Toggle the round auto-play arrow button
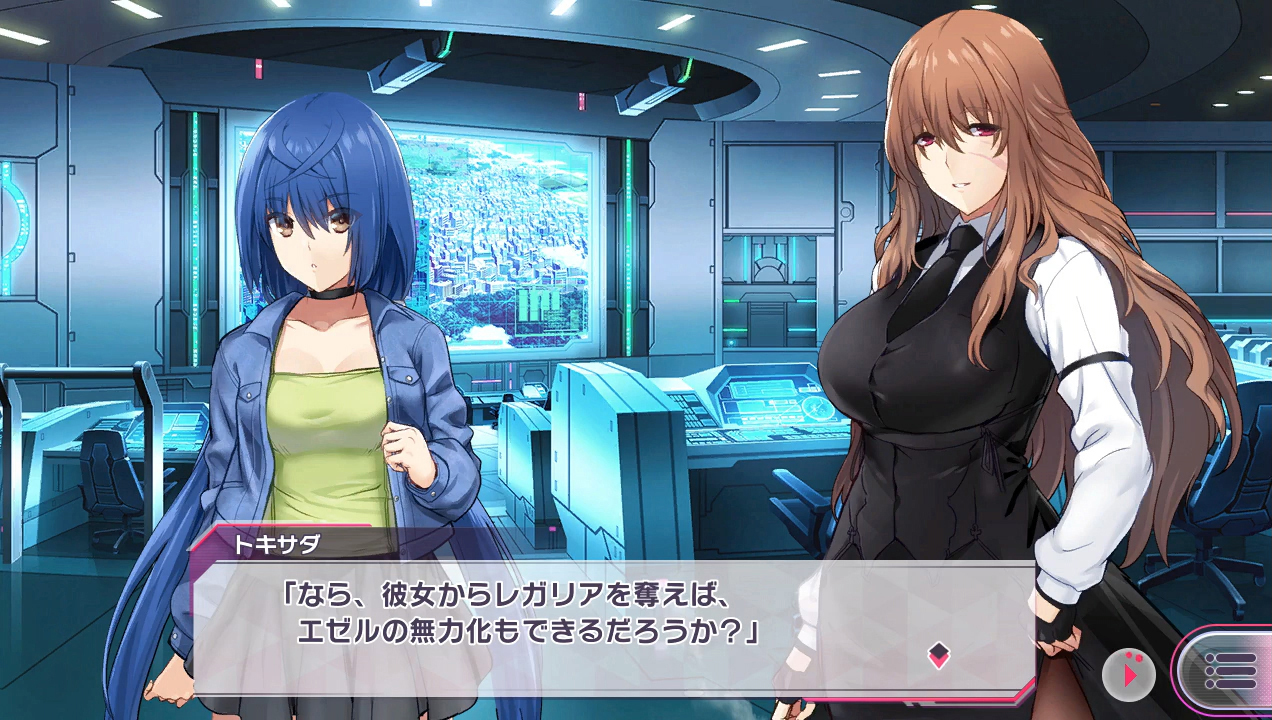The height and width of the screenshot is (720, 1272). [1129, 674]
